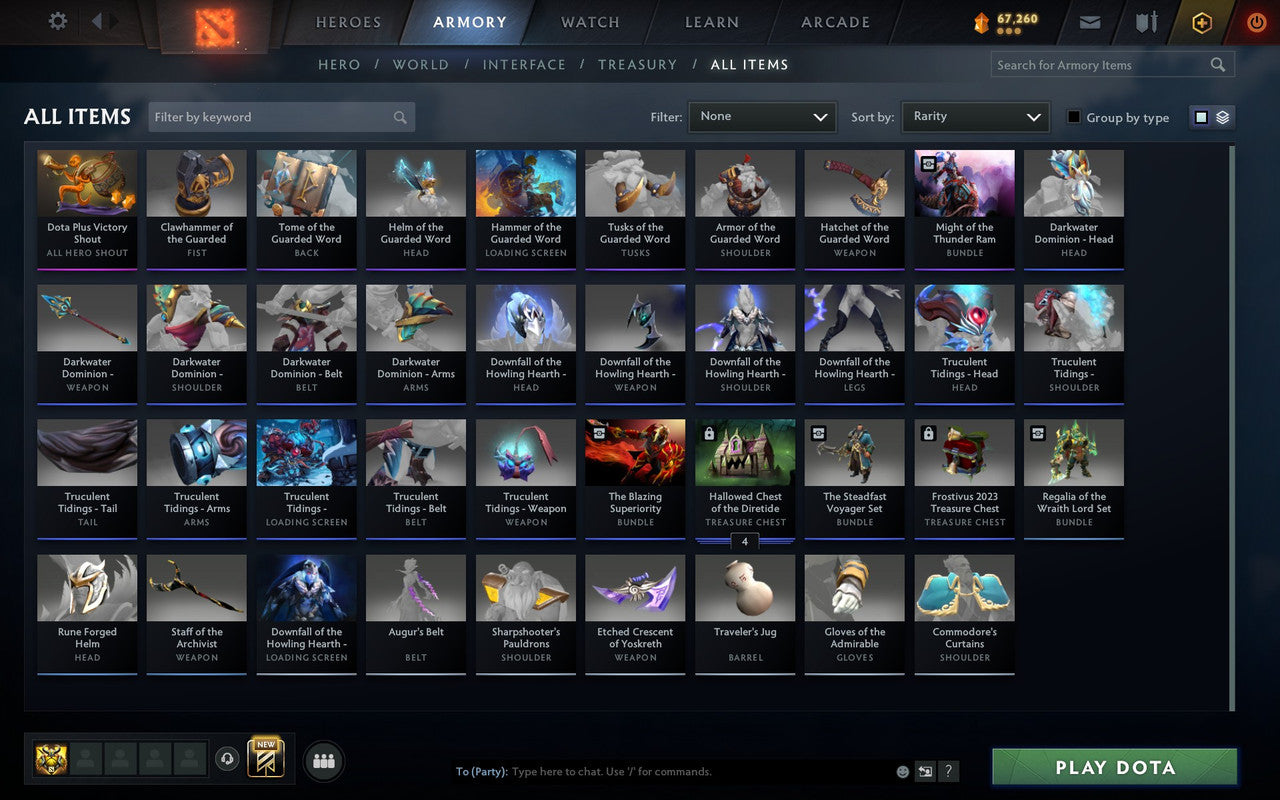Viewport: 1280px width, 800px height.
Task: Click the headset voice chat icon
Action: pyautogui.click(x=228, y=760)
